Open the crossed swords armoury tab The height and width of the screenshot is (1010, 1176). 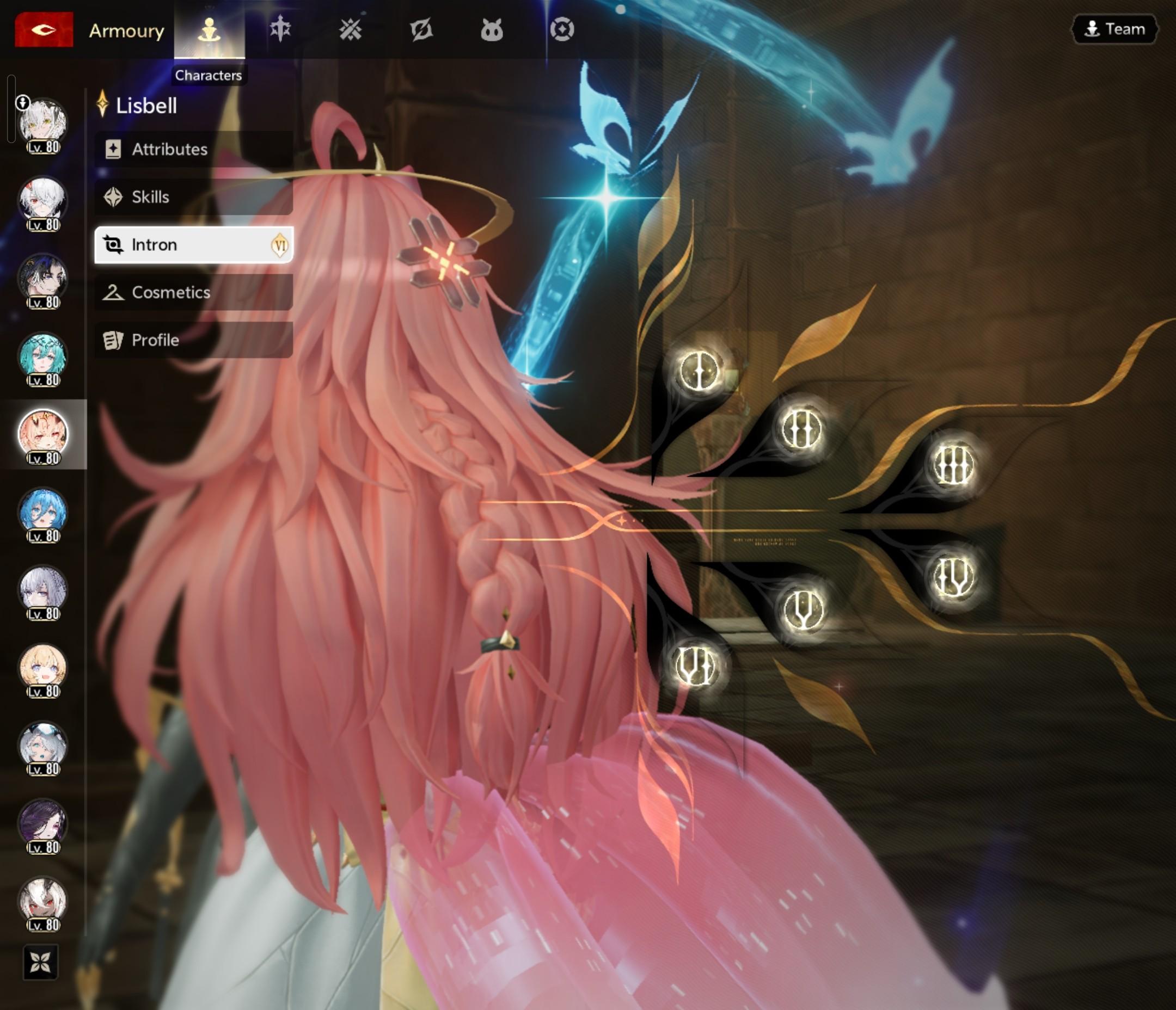[350, 30]
